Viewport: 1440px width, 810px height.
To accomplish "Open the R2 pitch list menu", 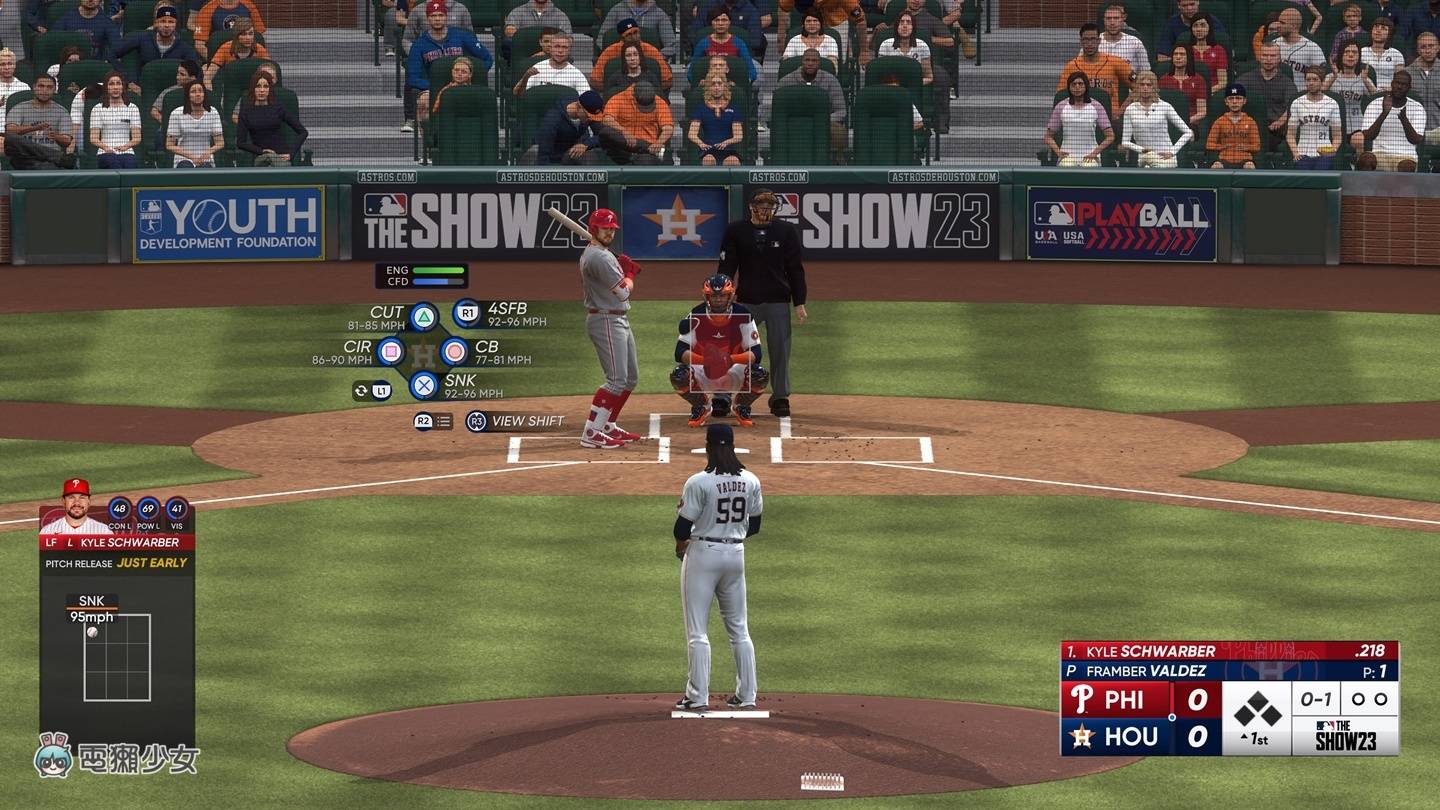I will pyautogui.click(x=424, y=421).
